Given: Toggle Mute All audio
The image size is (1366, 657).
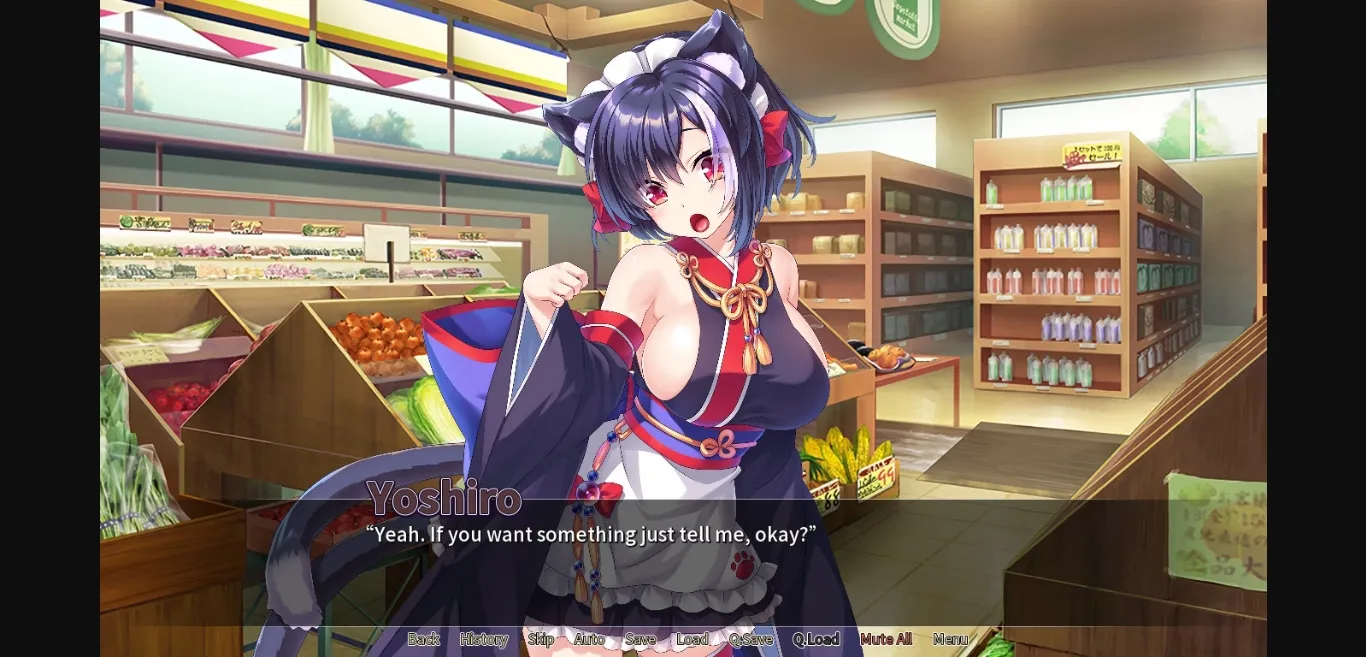Looking at the screenshot, I should pos(885,639).
